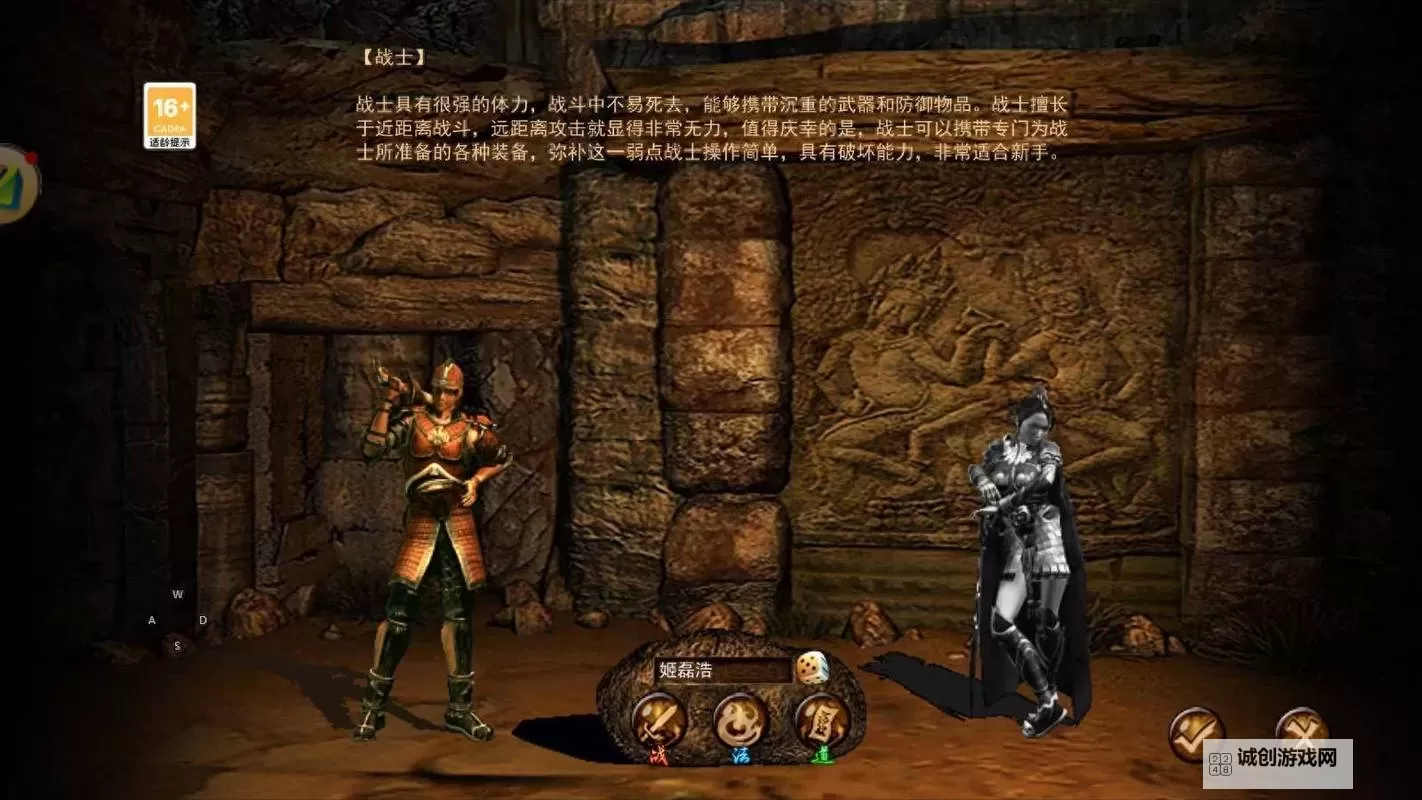The height and width of the screenshot is (800, 1422).
Task: Click the D movement key indicator
Action: click(203, 620)
